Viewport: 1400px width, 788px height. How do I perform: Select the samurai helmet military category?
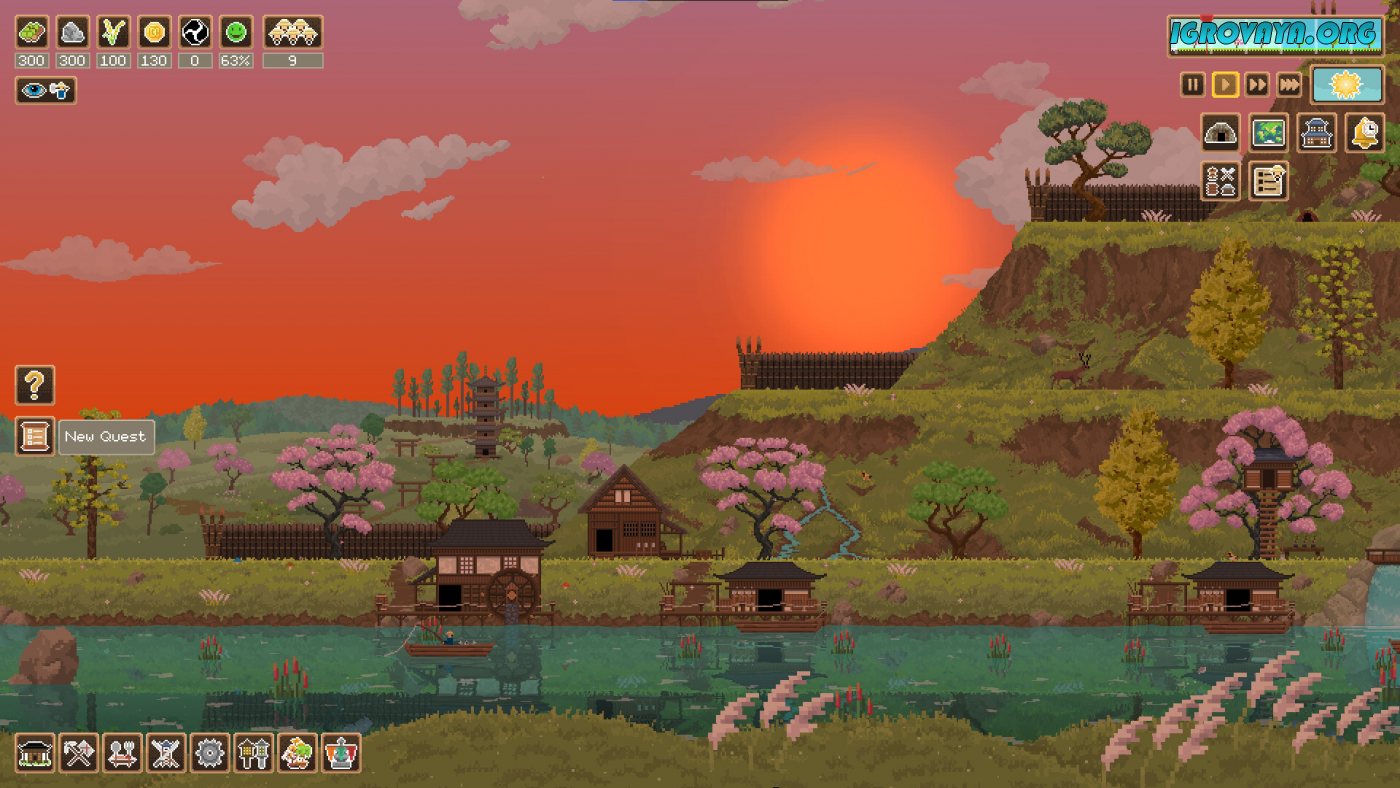pyautogui.click(x=166, y=753)
